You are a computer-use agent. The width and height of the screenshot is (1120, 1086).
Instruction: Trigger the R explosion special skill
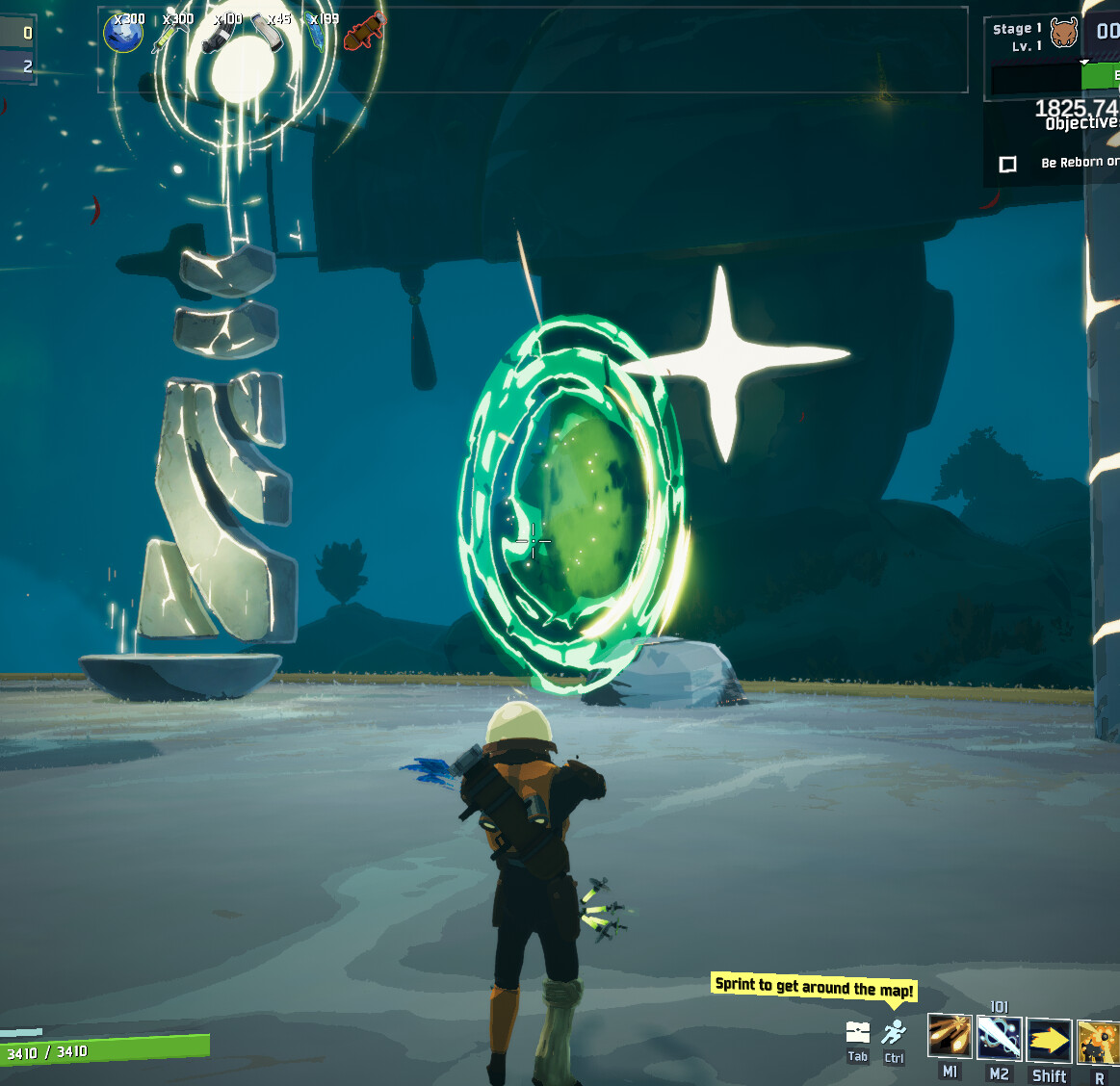pyautogui.click(x=1098, y=1042)
